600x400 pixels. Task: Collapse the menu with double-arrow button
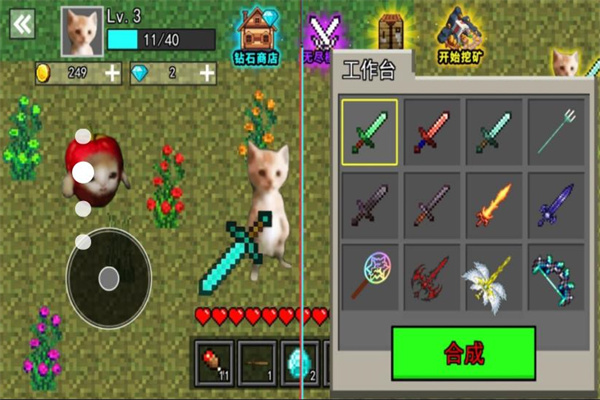pos(22,24)
